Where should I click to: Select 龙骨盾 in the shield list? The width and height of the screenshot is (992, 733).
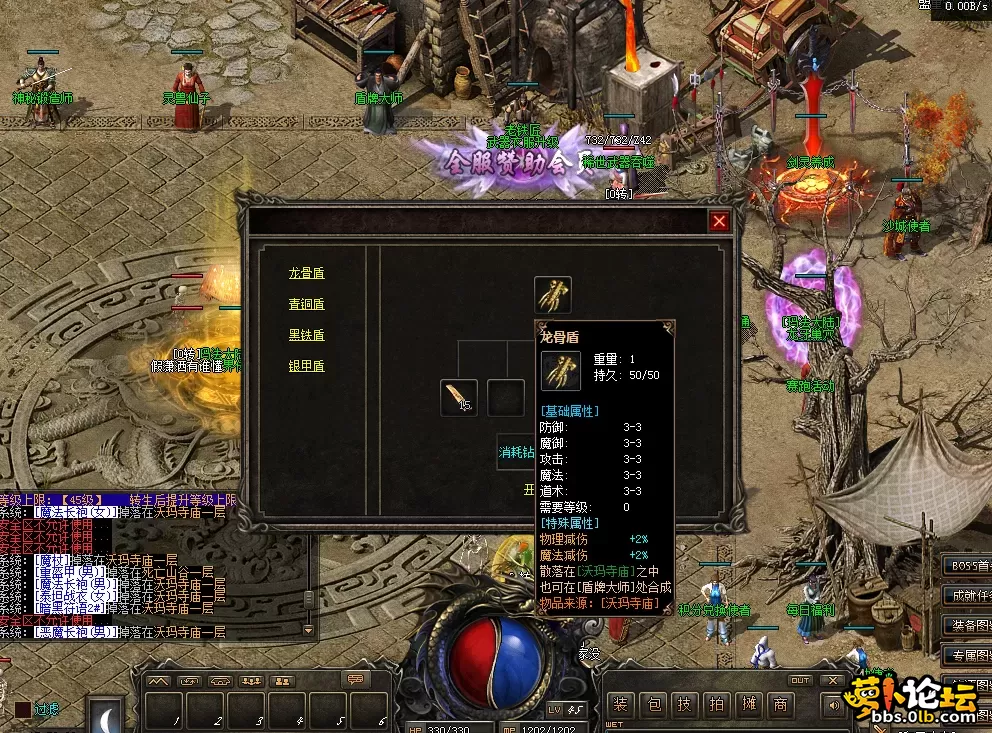tap(306, 273)
